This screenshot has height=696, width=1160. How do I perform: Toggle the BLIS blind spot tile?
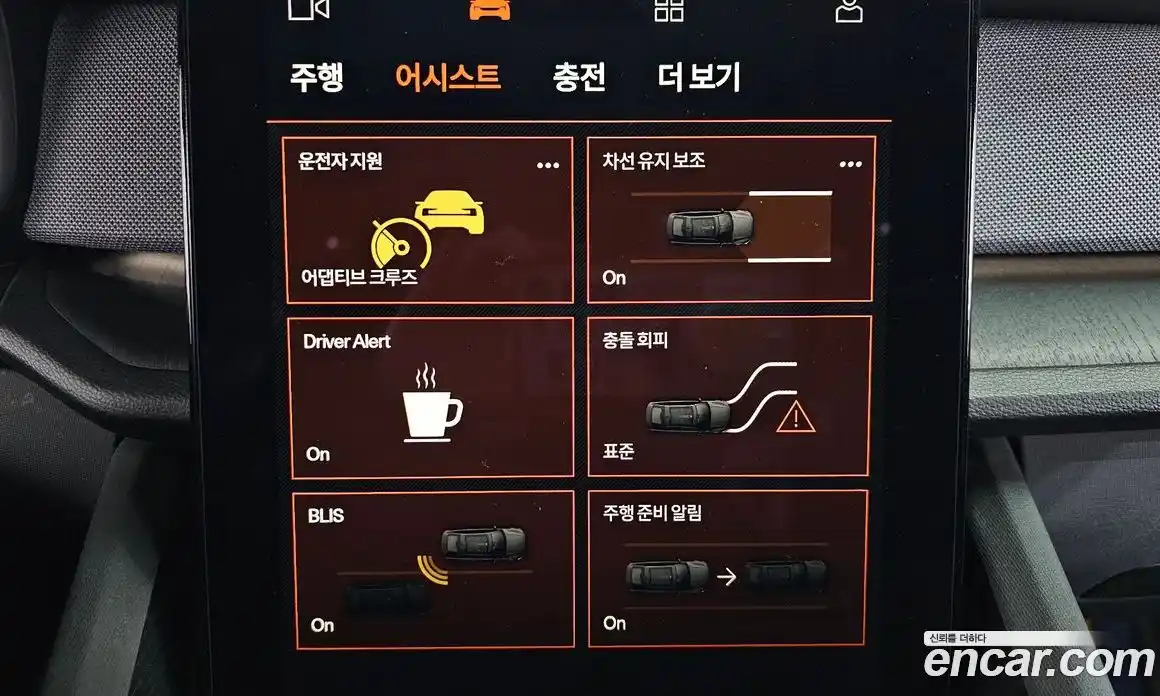click(433, 568)
